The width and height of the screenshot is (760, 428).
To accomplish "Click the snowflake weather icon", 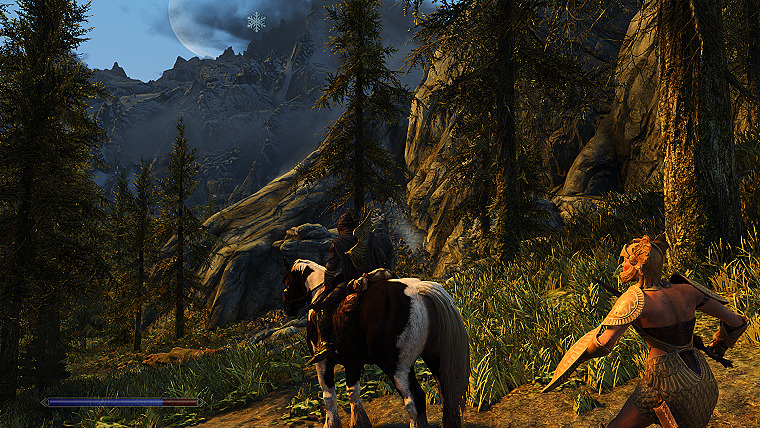I will pyautogui.click(x=257, y=21).
